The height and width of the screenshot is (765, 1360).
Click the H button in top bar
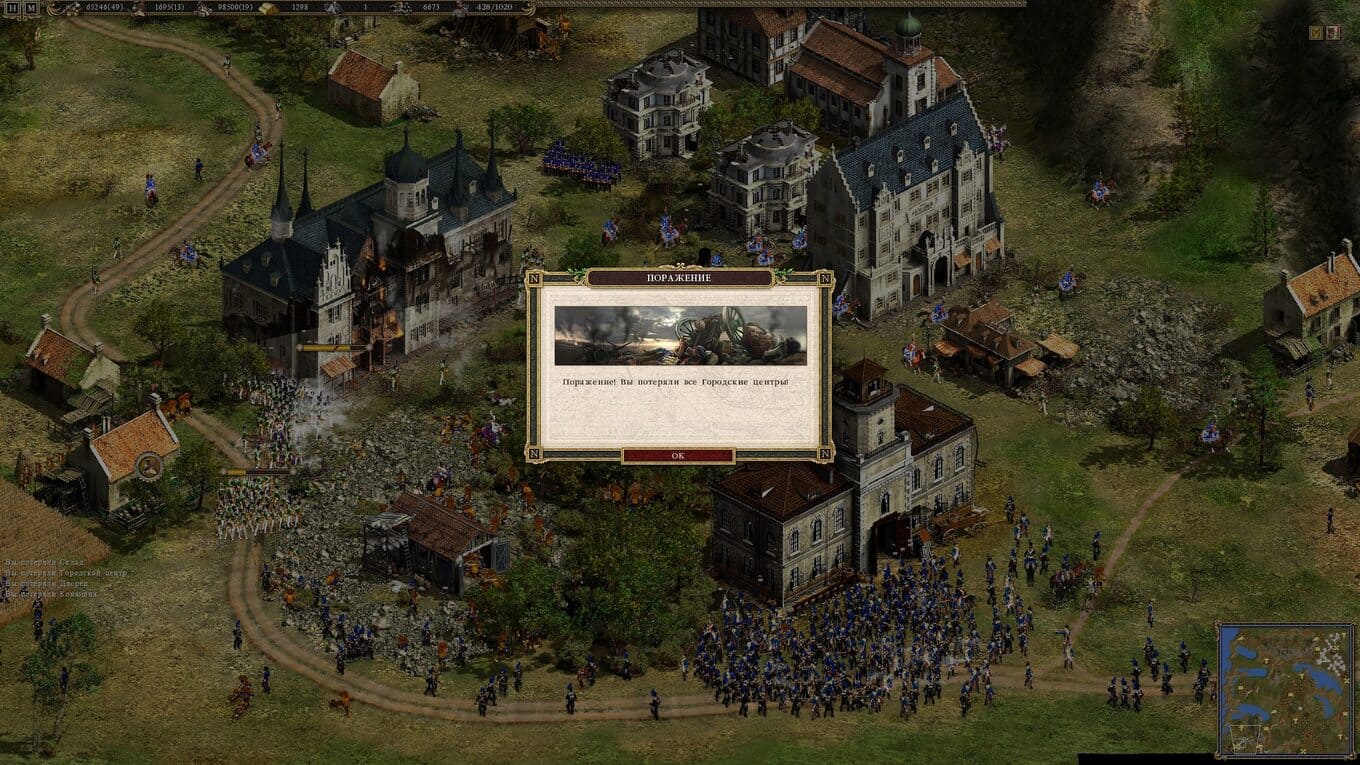[x=11, y=7]
